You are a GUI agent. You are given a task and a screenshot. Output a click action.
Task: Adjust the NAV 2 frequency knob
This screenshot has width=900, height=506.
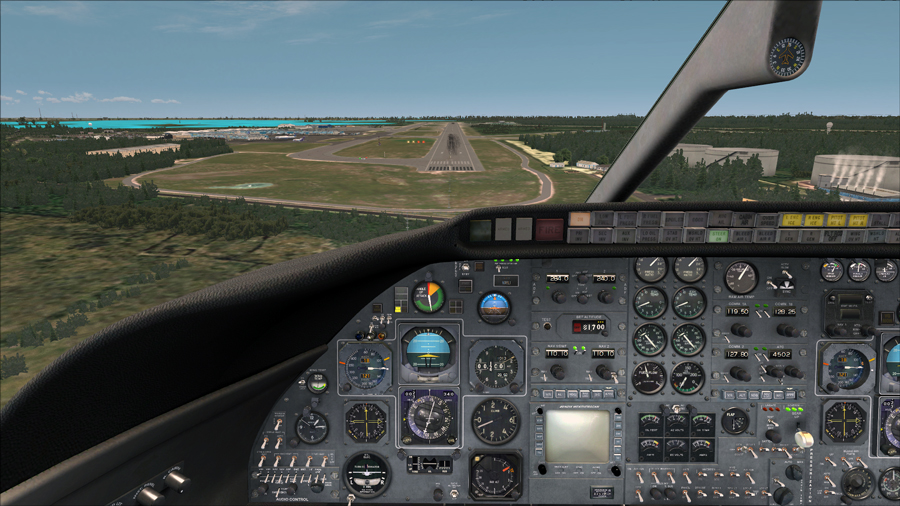pos(605,371)
